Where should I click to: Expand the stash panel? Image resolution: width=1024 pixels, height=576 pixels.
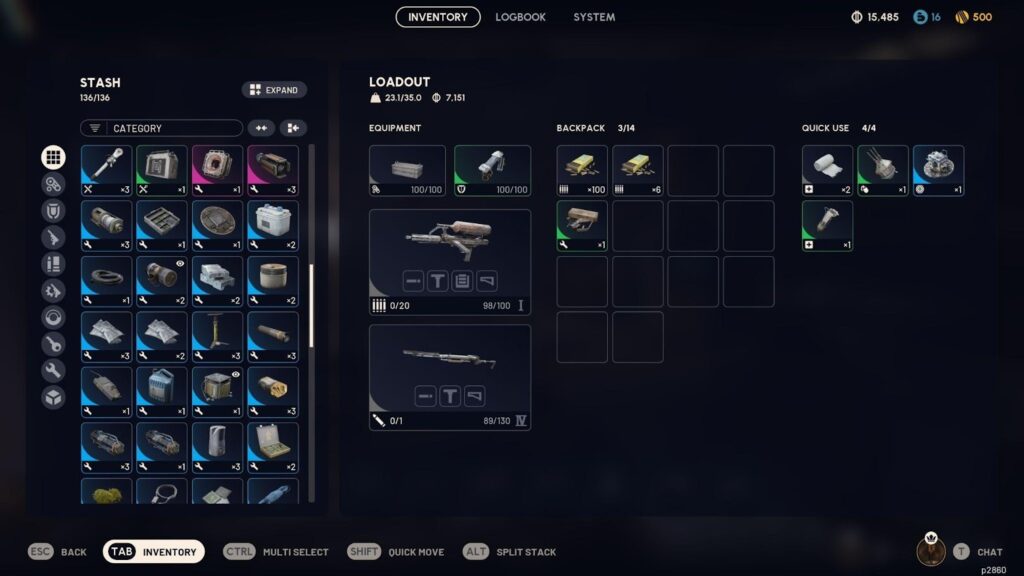(x=274, y=90)
